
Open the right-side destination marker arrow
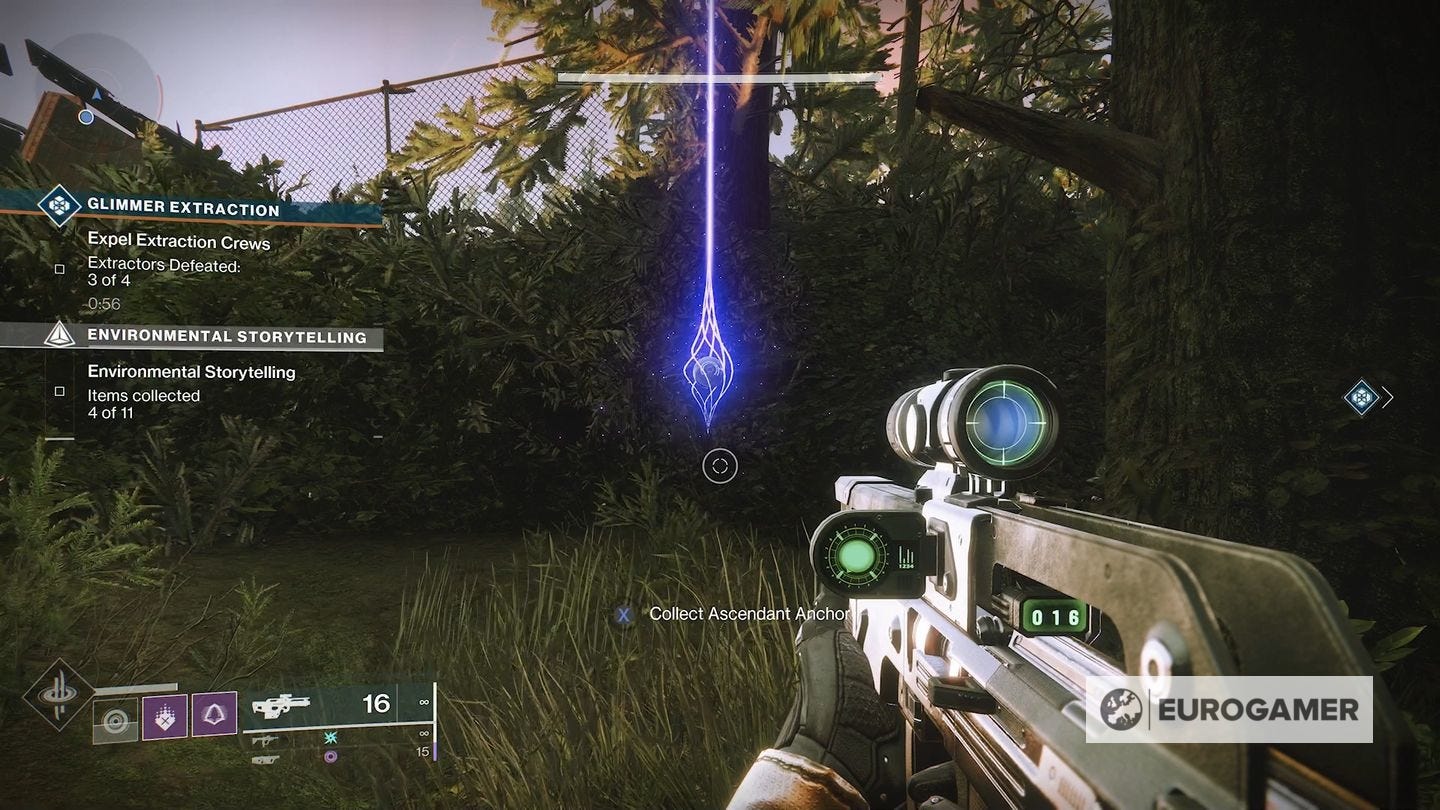(x=1360, y=397)
